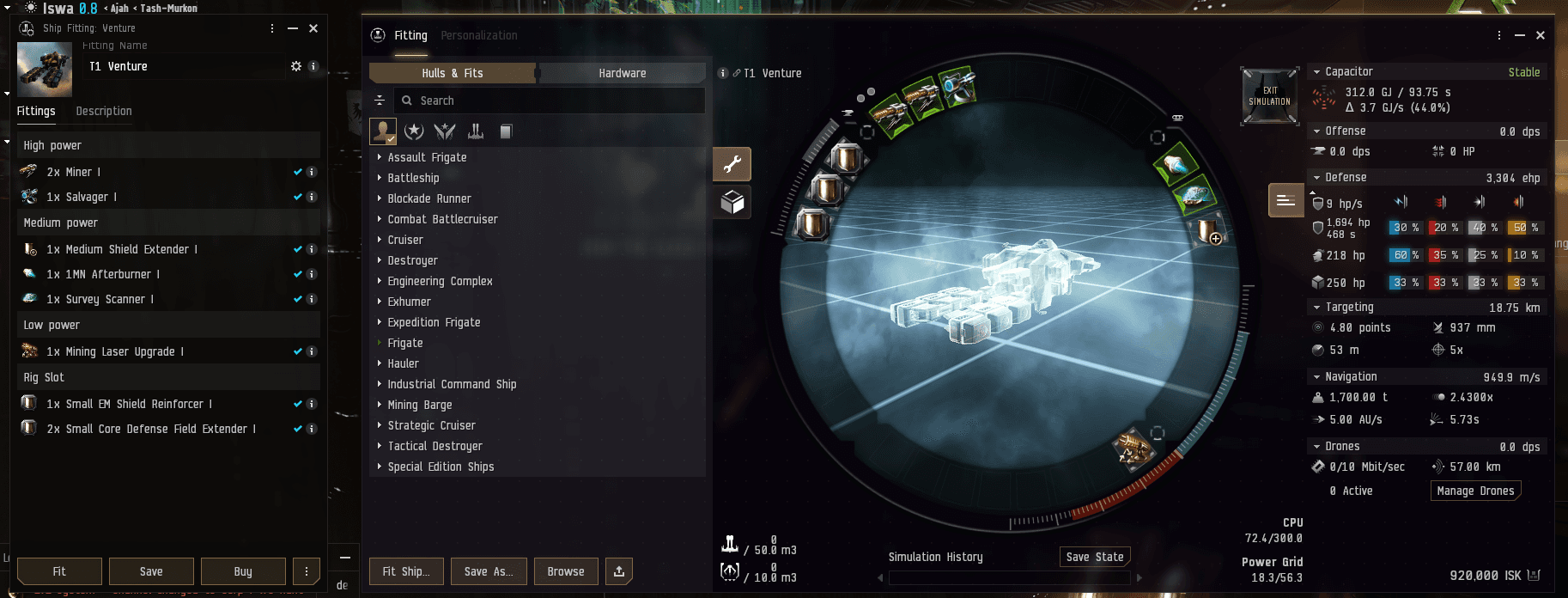Close the Ship Fitting: Venture window
This screenshot has height=598, width=1568.
(x=313, y=28)
